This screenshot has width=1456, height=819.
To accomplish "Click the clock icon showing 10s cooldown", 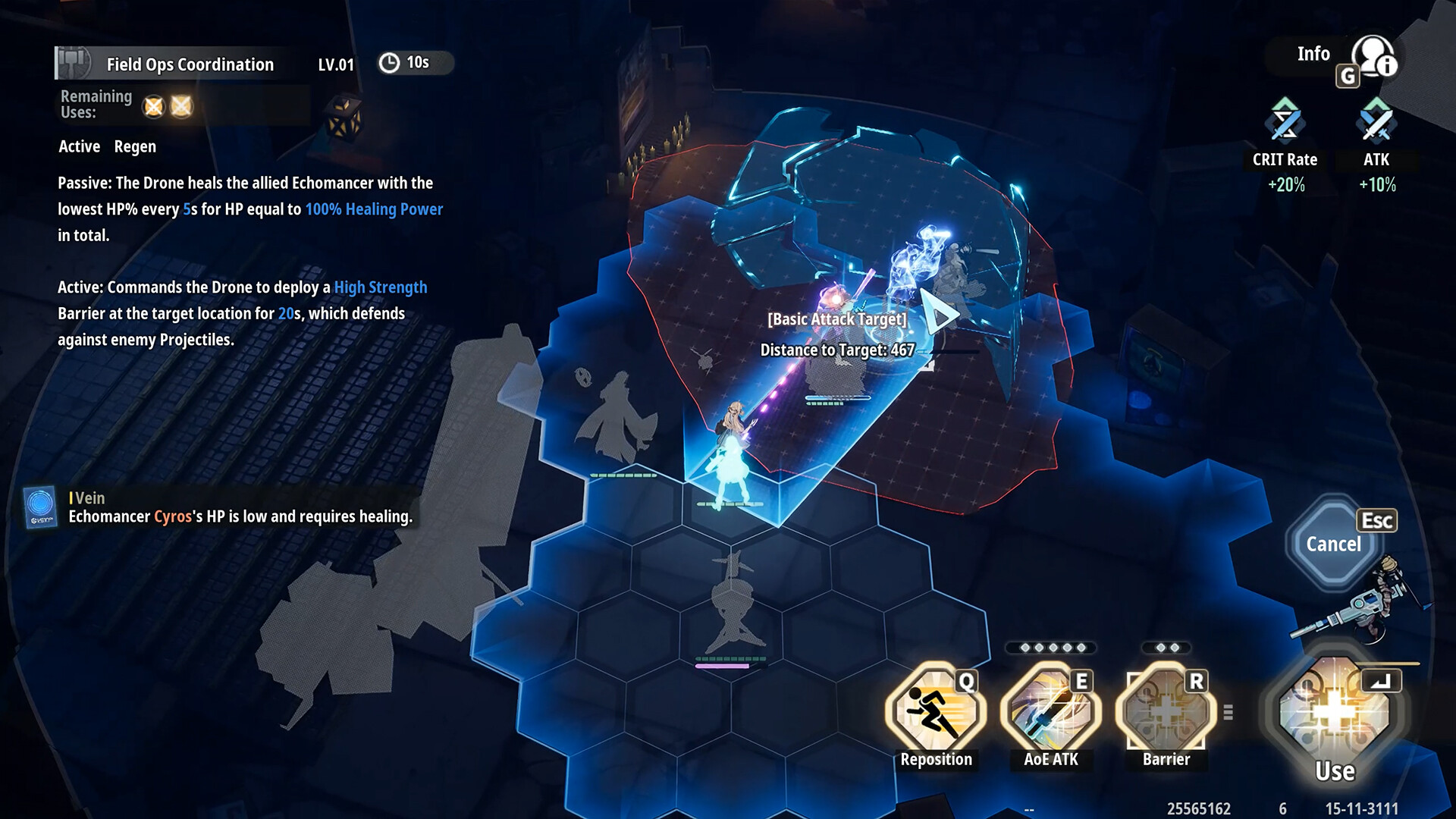I will click(389, 63).
